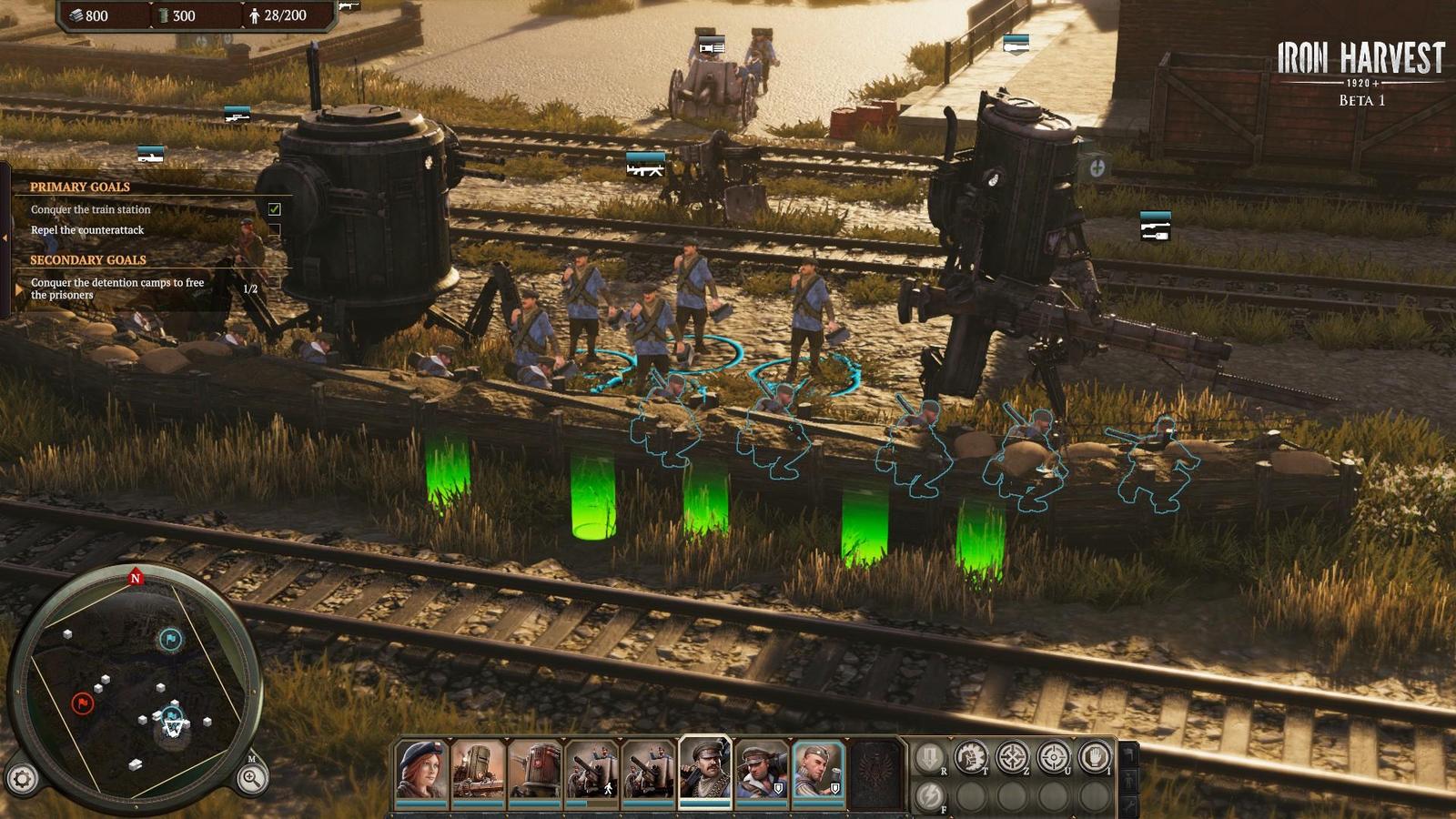Expand the detention camps secondary goal
1456x819 pixels.
tap(20, 289)
